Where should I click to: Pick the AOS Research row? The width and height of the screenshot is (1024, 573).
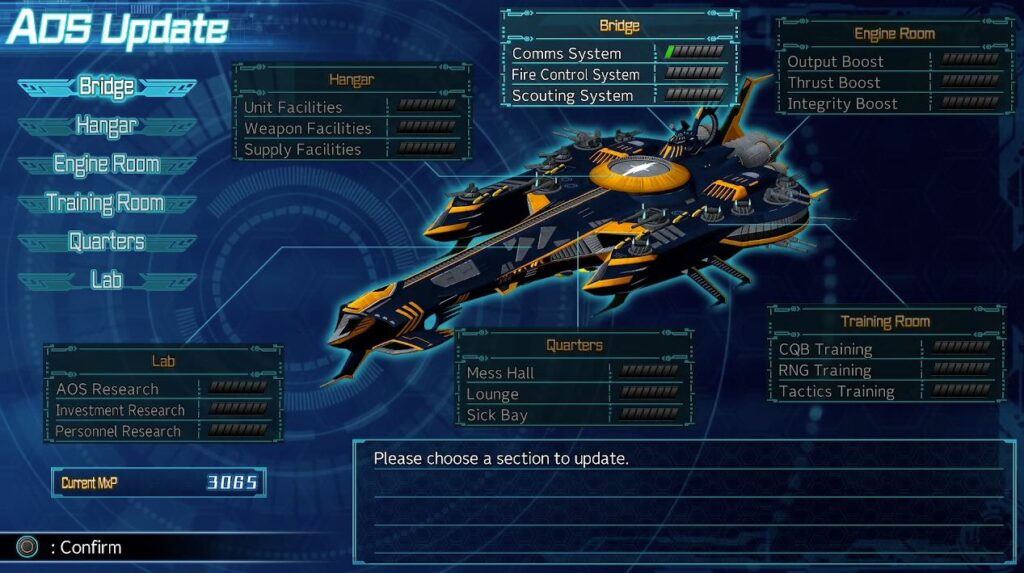162,389
